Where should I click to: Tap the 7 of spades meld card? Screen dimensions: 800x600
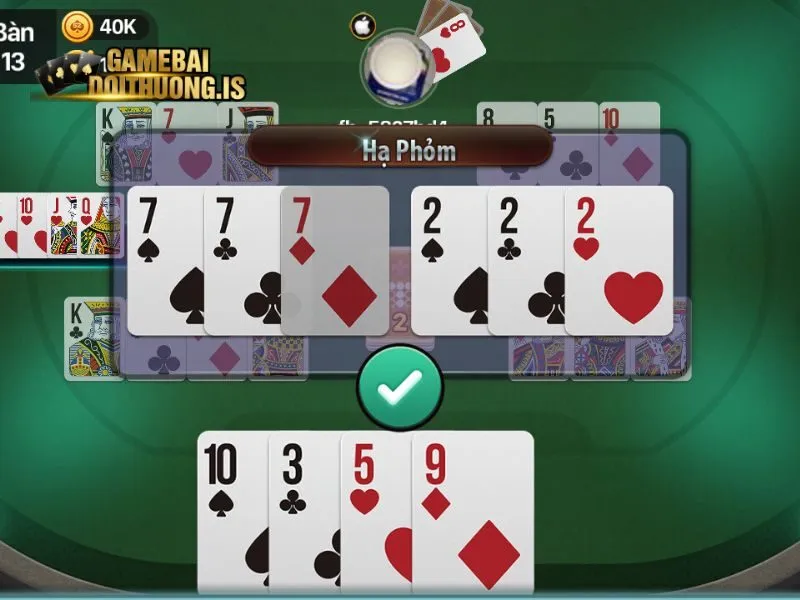point(164,260)
